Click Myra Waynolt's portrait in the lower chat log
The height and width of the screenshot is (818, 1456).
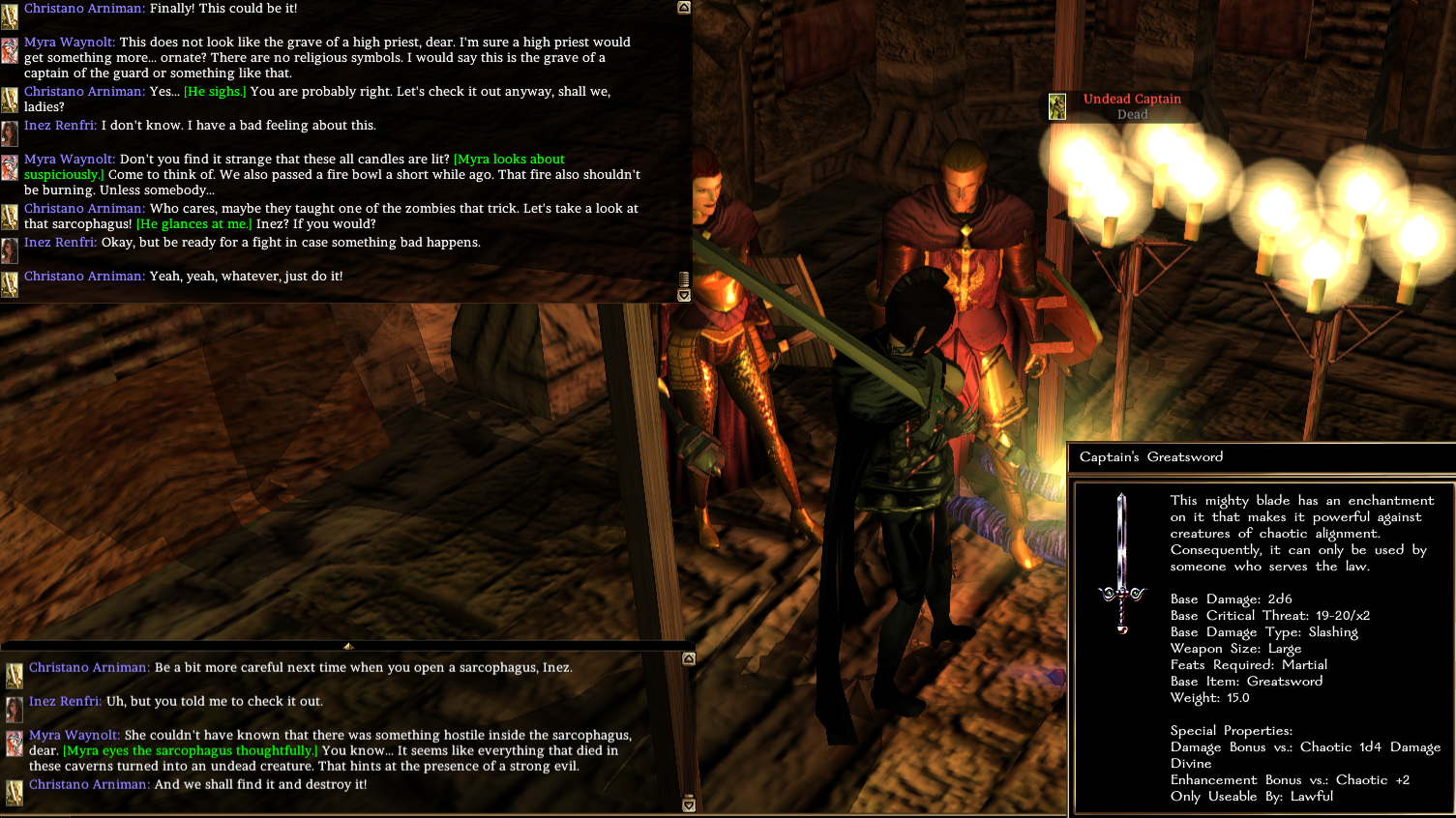[13, 742]
